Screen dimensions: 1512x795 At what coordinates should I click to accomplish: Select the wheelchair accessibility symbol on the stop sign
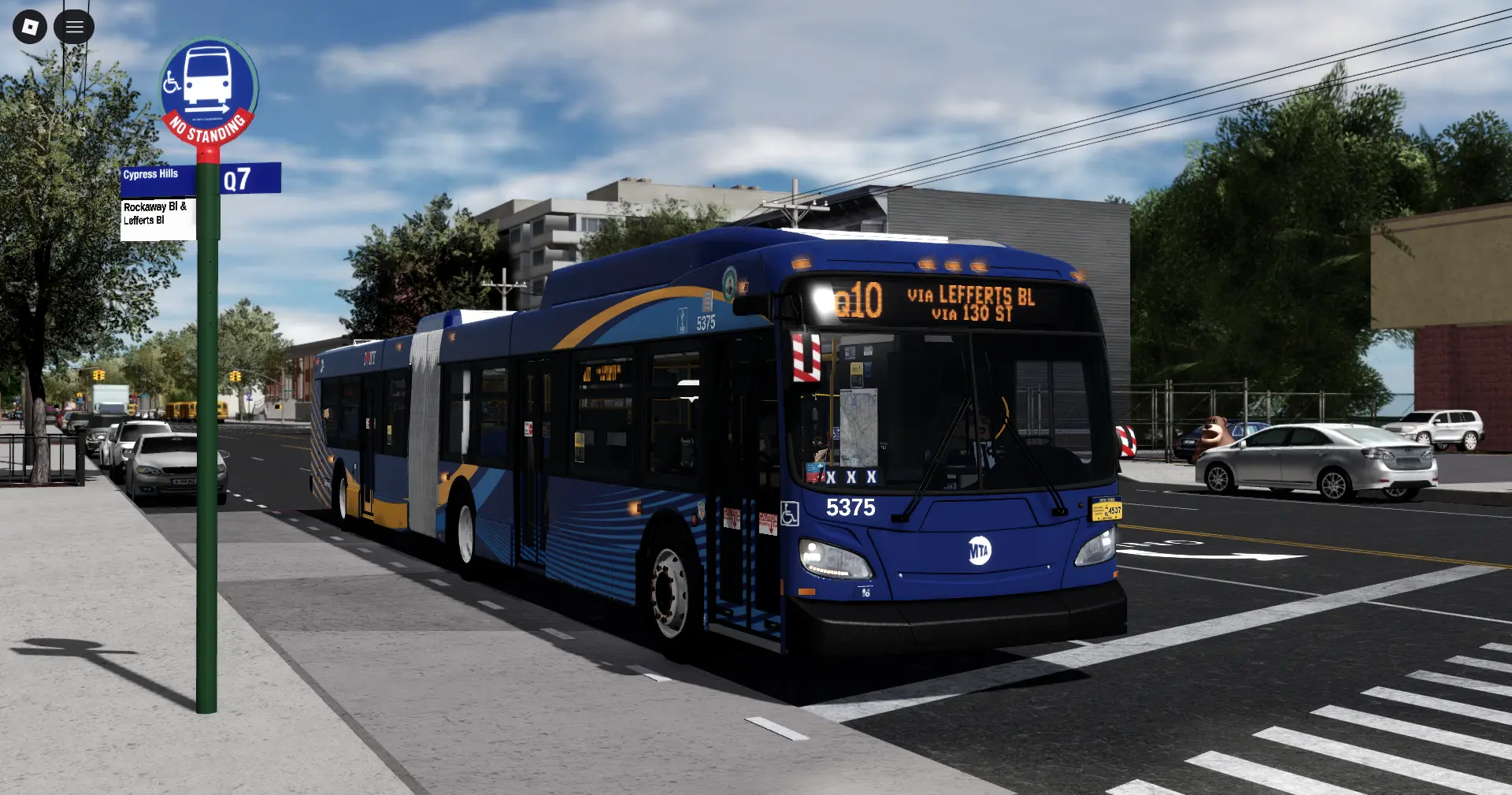pos(172,82)
